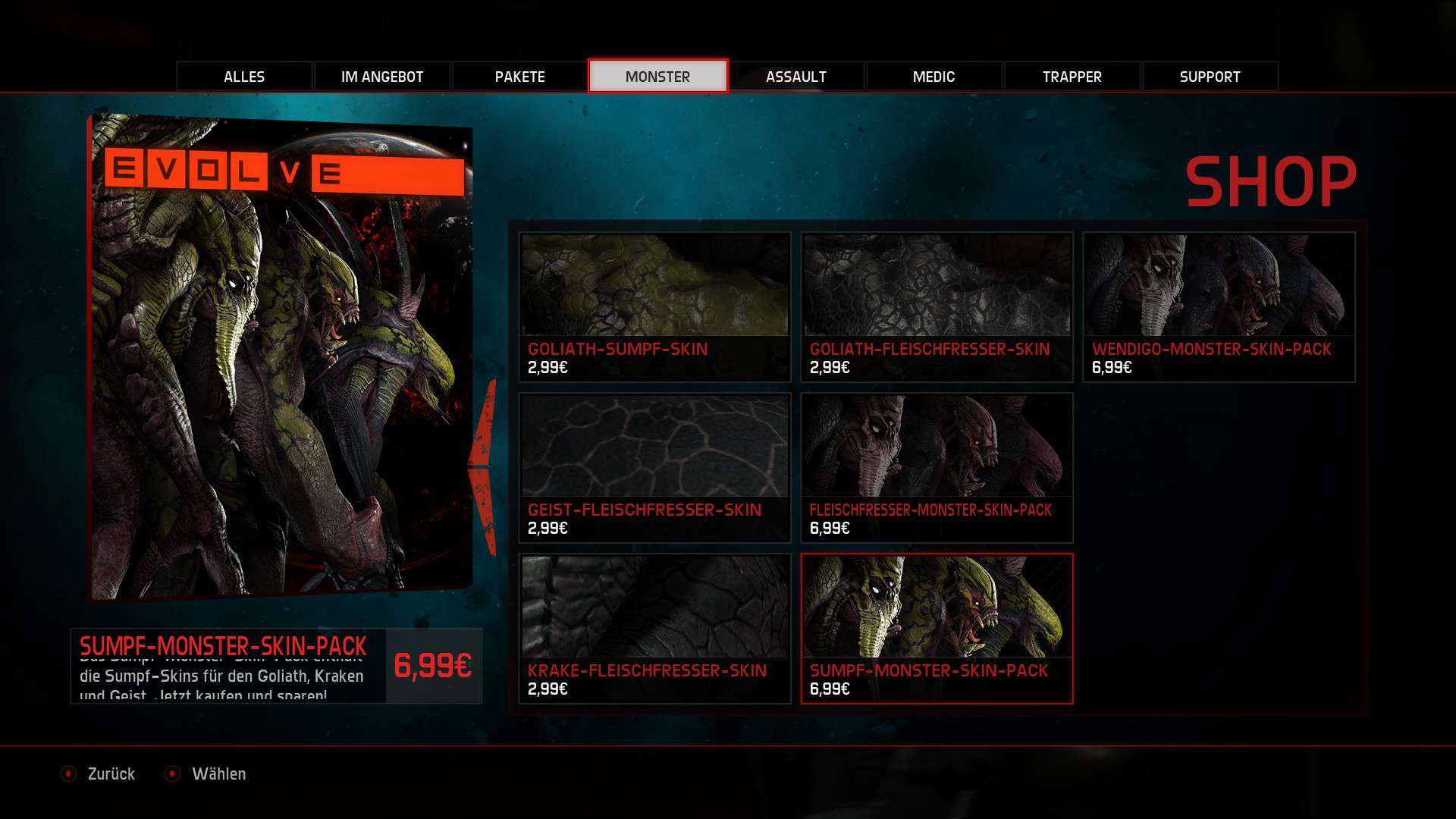This screenshot has width=1456, height=819.
Task: Select the SUPPORT tab
Action: pos(1210,77)
